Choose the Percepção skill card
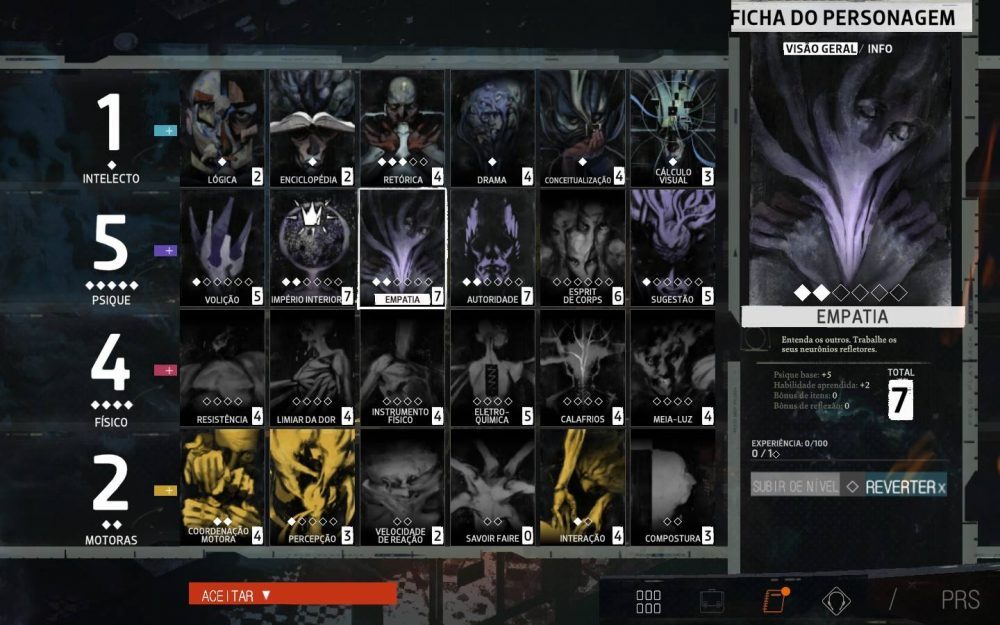 pyautogui.click(x=312, y=488)
